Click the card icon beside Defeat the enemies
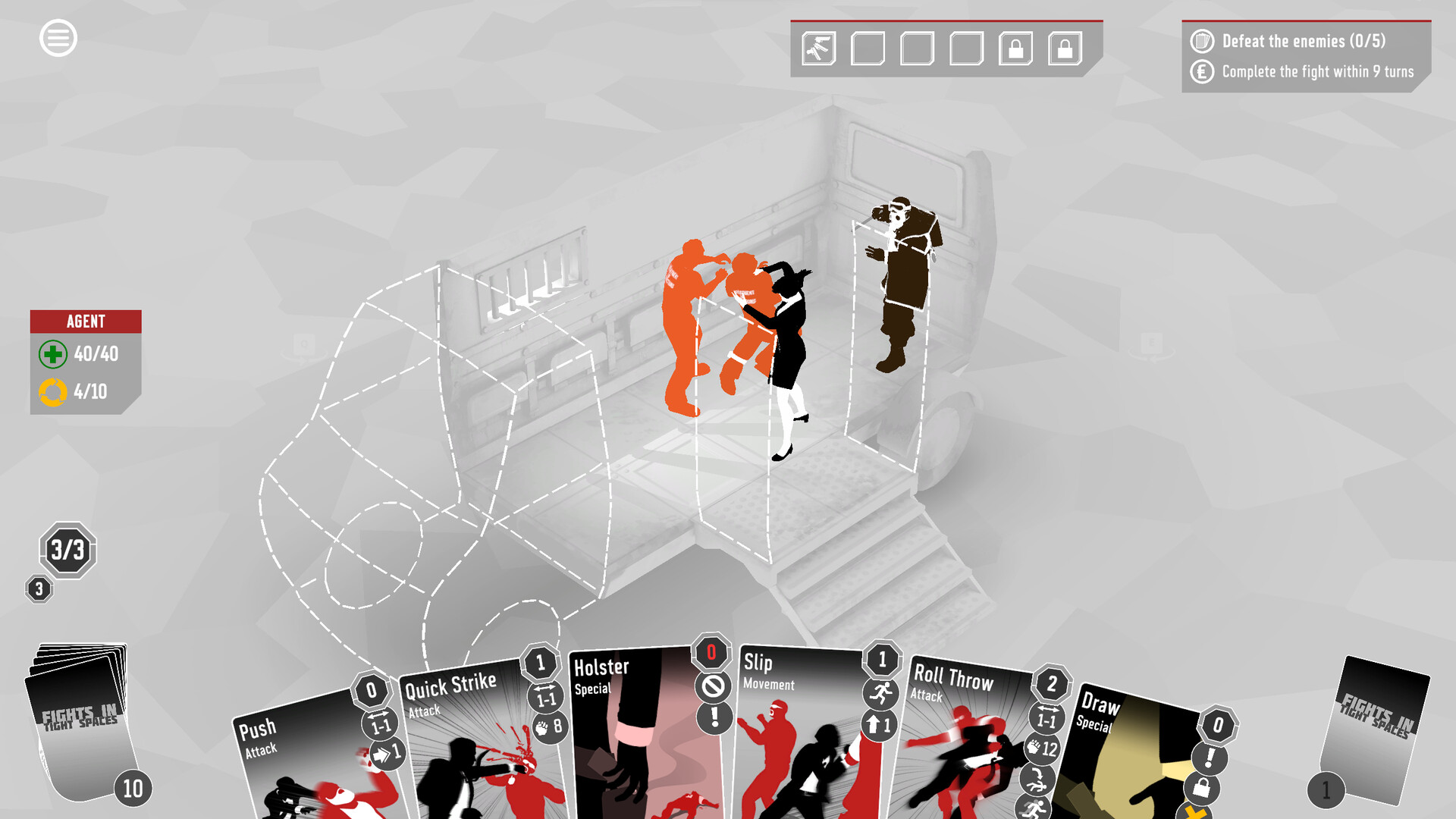1456x819 pixels. point(1204,42)
